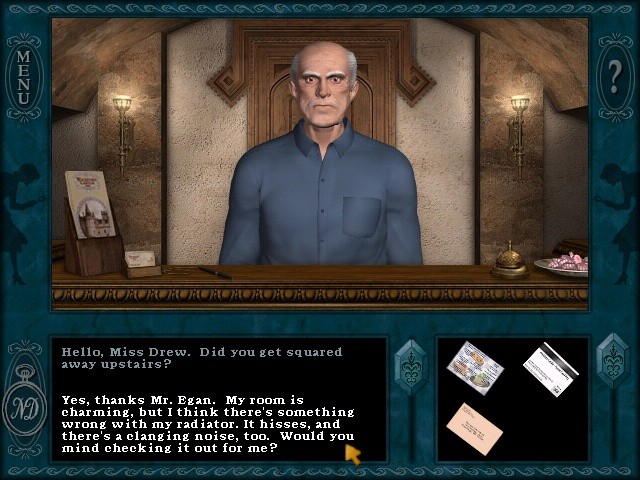Pick the black-striped key card from inventory

[x=550, y=368]
